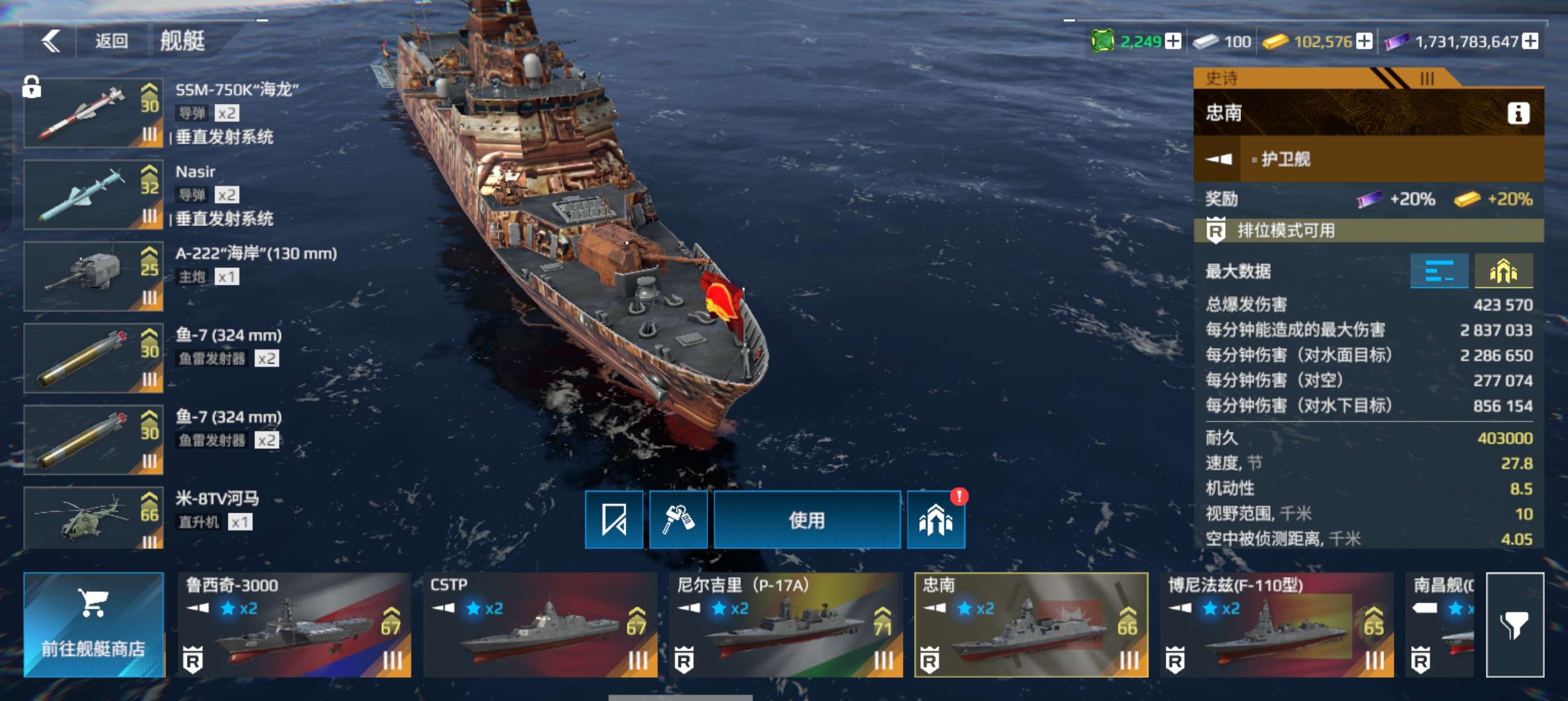The width and height of the screenshot is (1568, 701).
Task: Show ship info via the i icon
Action: click(x=1518, y=113)
